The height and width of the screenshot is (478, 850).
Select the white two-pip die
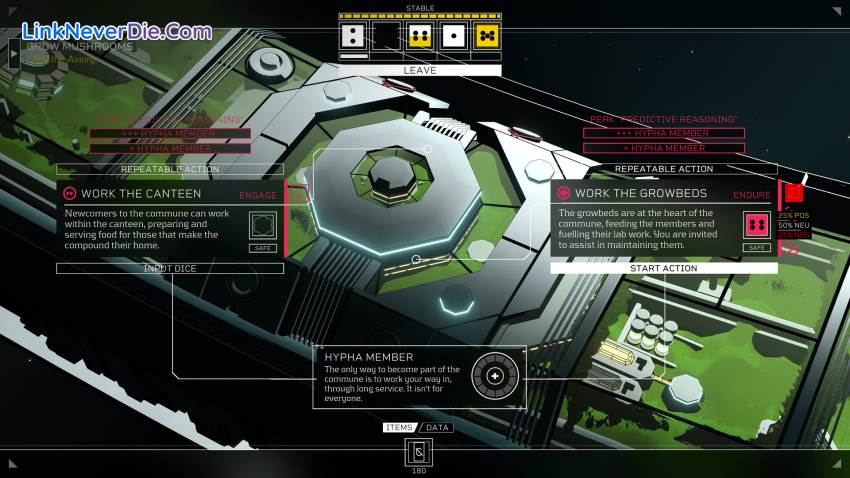tap(353, 37)
